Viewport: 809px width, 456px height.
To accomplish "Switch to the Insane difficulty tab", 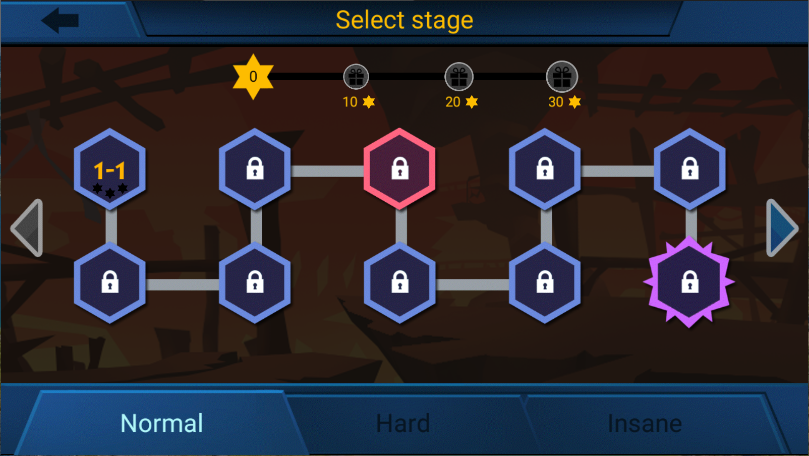I will [644, 423].
